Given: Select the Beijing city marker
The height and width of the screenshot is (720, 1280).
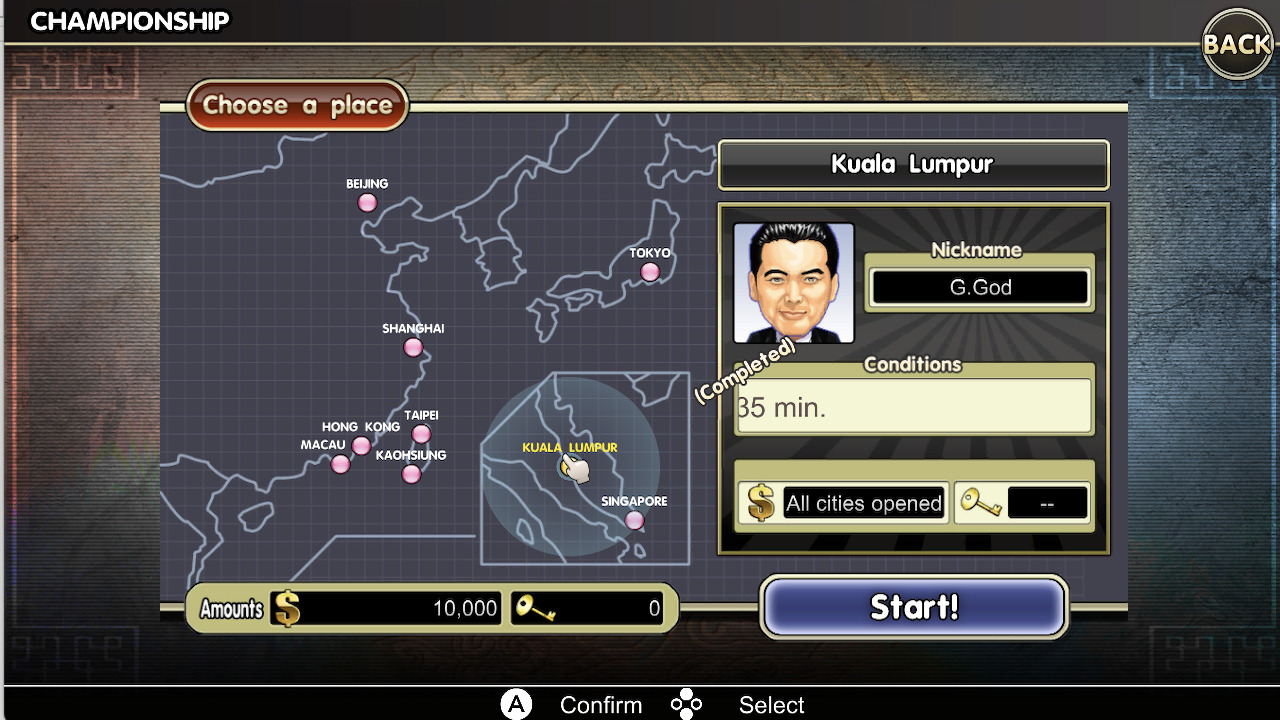Looking at the screenshot, I should click(367, 202).
